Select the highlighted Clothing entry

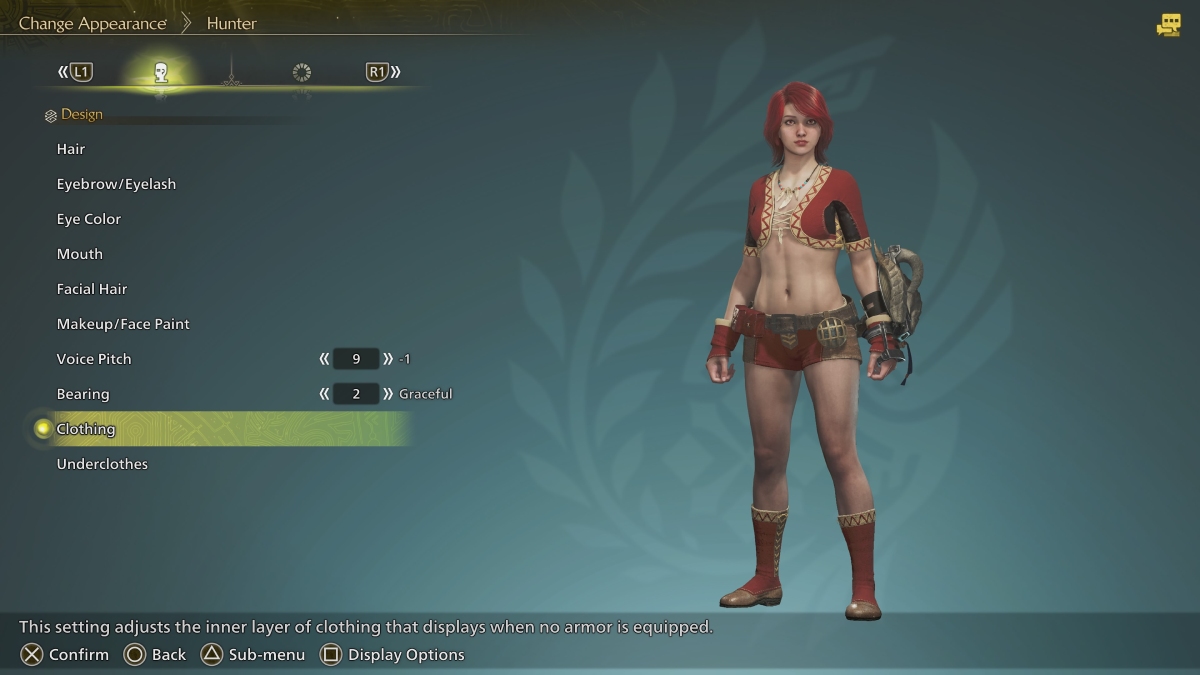tap(86, 429)
